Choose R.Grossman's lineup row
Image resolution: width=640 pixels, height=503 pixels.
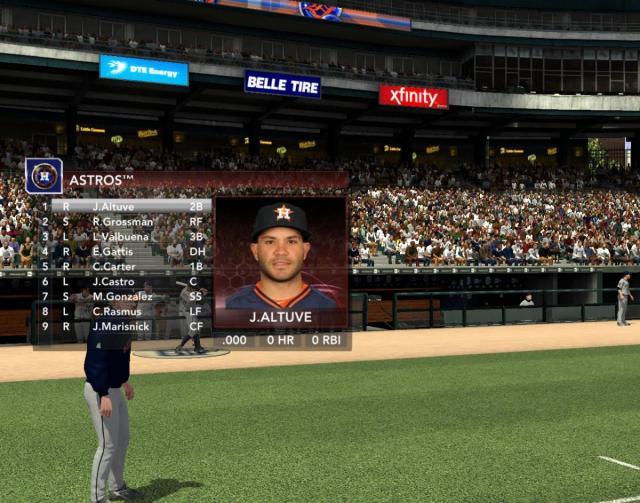point(125,221)
